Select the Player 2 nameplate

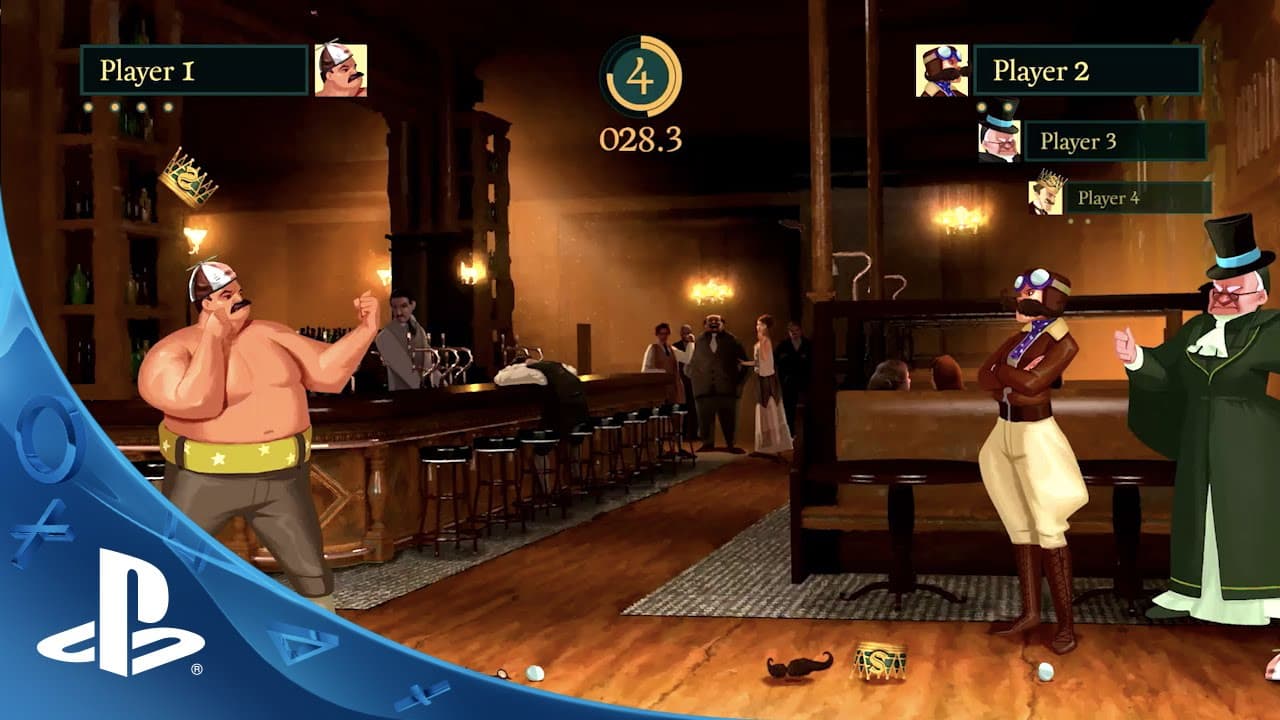click(x=1085, y=70)
